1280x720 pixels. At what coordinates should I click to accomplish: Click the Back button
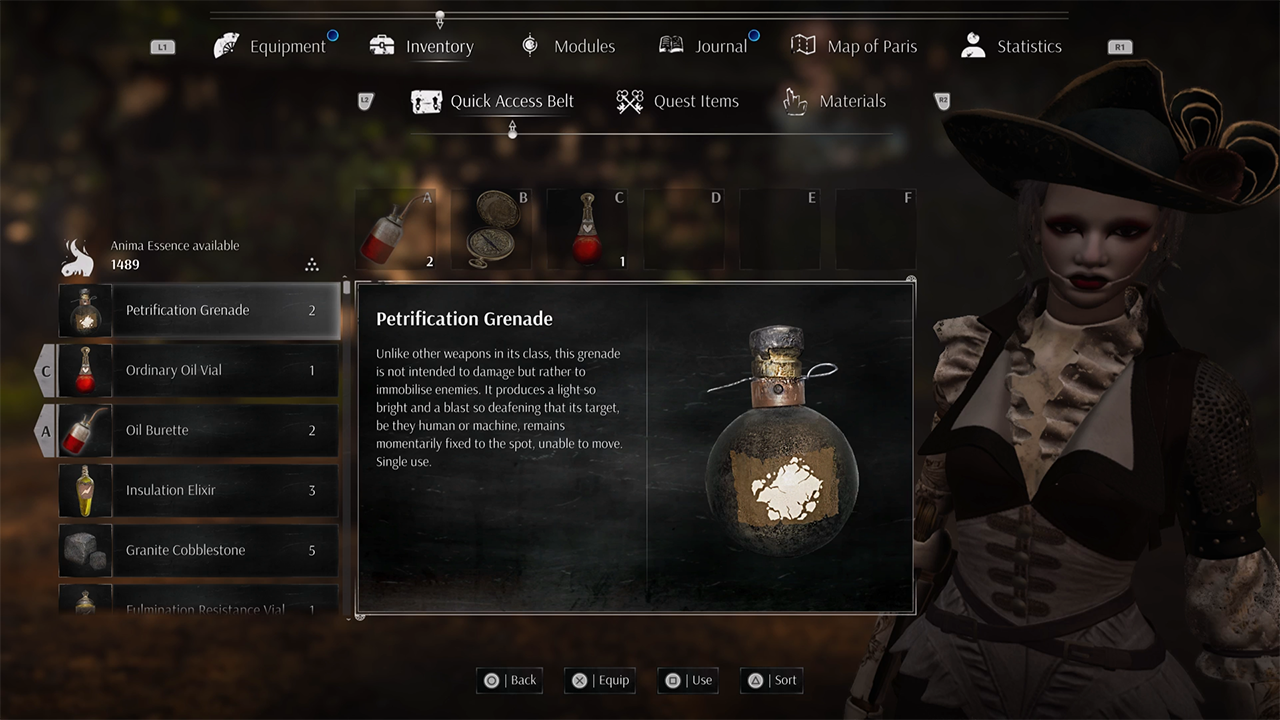coord(510,680)
